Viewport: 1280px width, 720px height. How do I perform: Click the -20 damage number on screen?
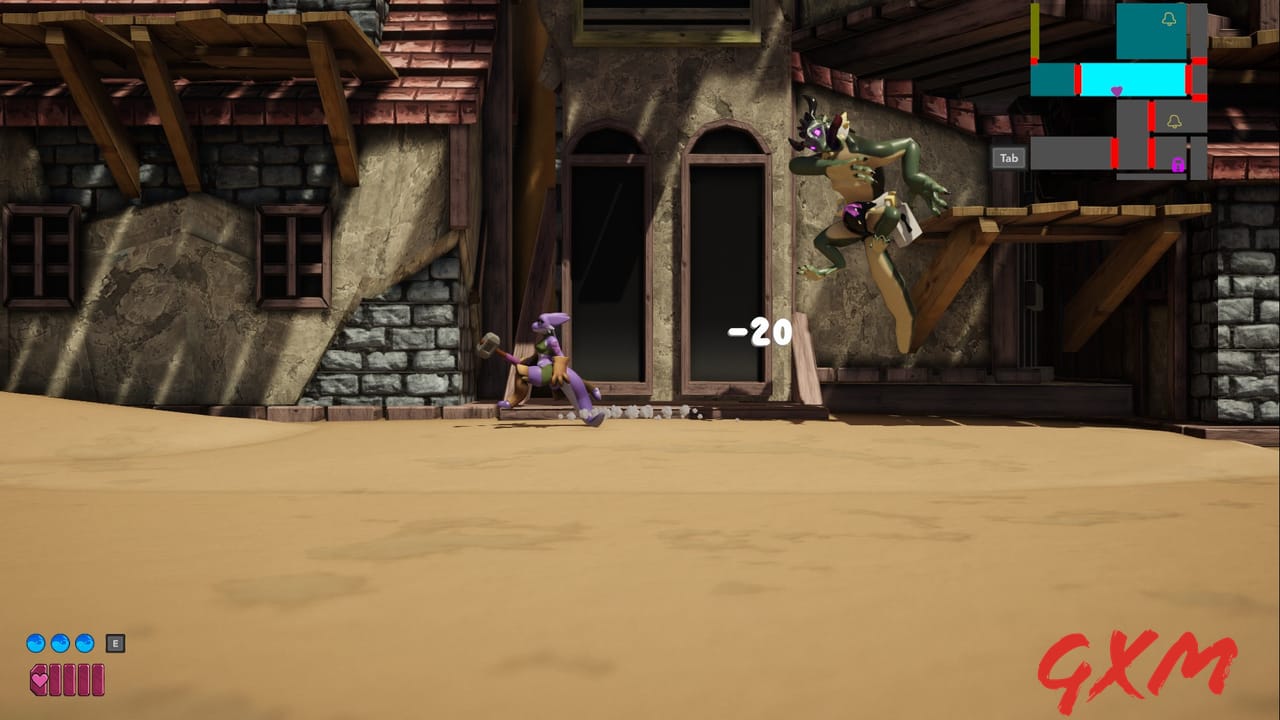point(757,330)
